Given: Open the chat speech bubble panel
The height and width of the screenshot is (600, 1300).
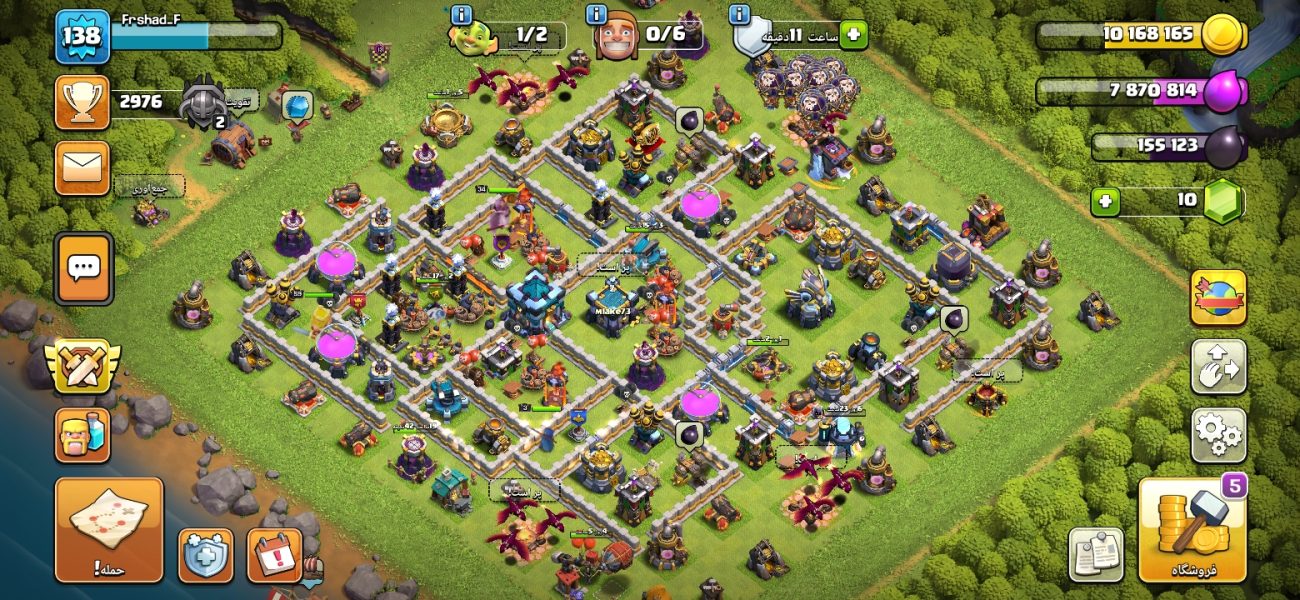Looking at the screenshot, I should point(83,268).
